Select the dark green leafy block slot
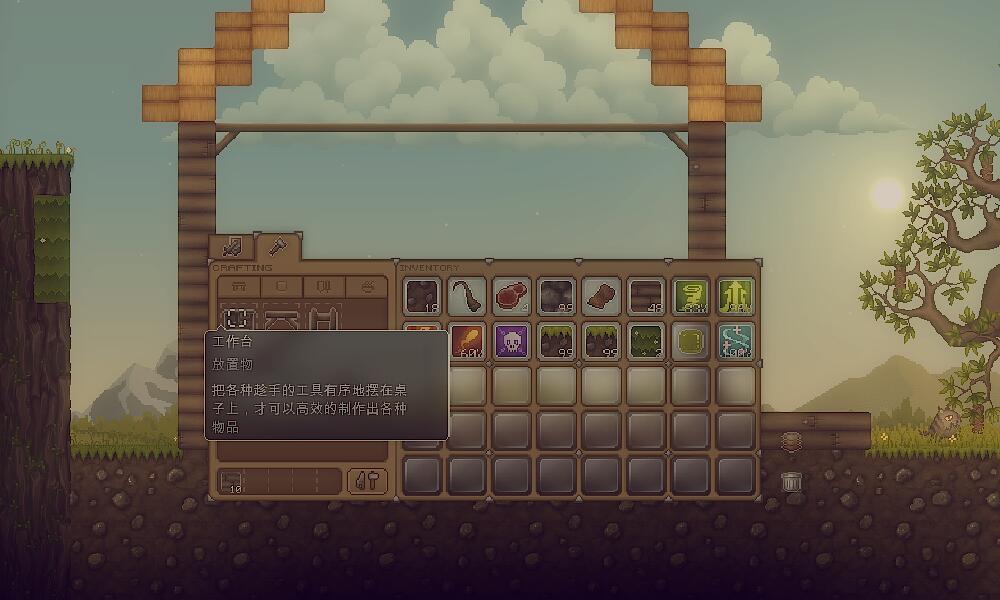Screen dimensions: 1000x600 [x=647, y=341]
